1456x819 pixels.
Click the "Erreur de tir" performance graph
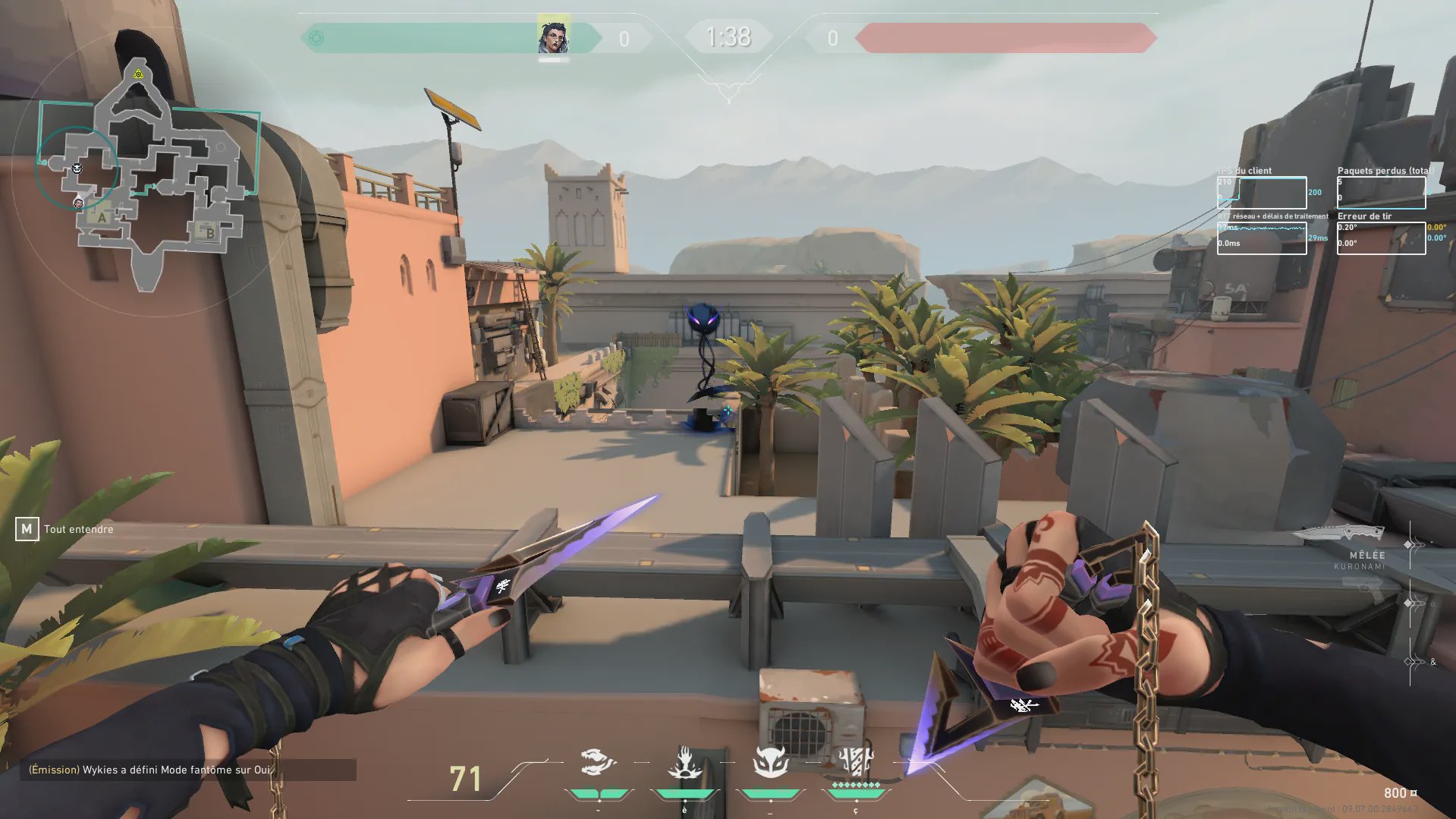1381,238
